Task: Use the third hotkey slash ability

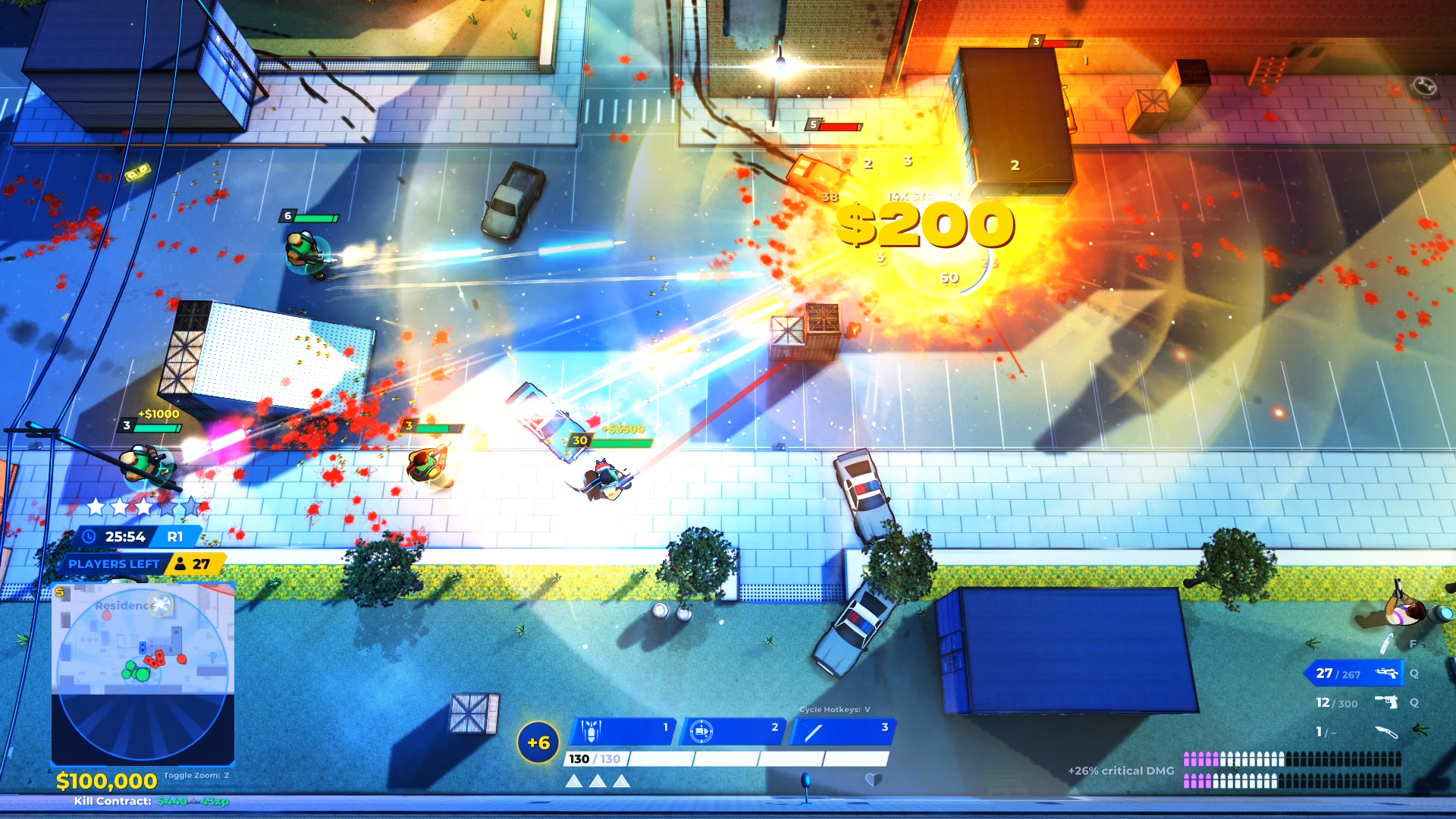Action: 842,731
